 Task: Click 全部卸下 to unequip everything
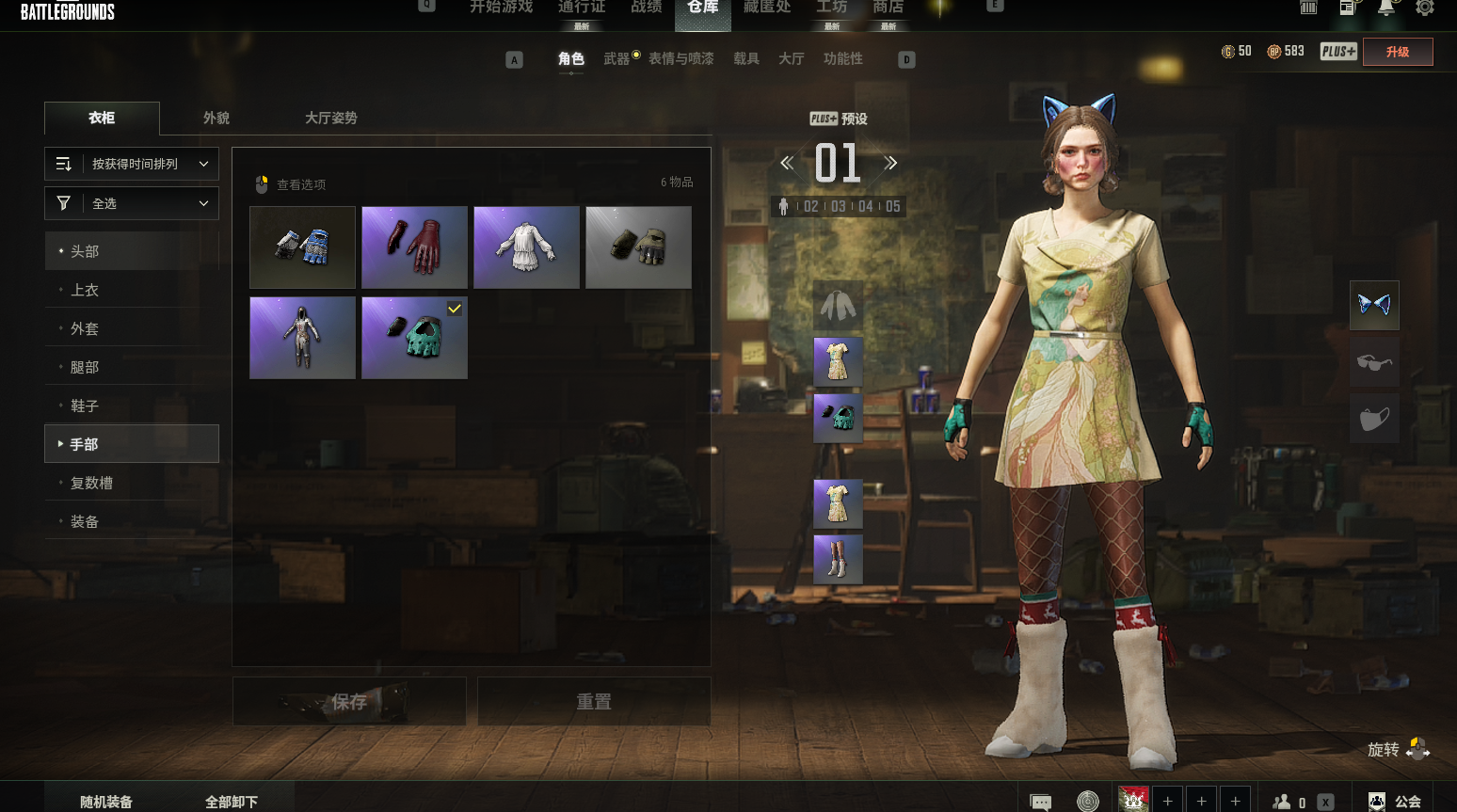click(232, 801)
